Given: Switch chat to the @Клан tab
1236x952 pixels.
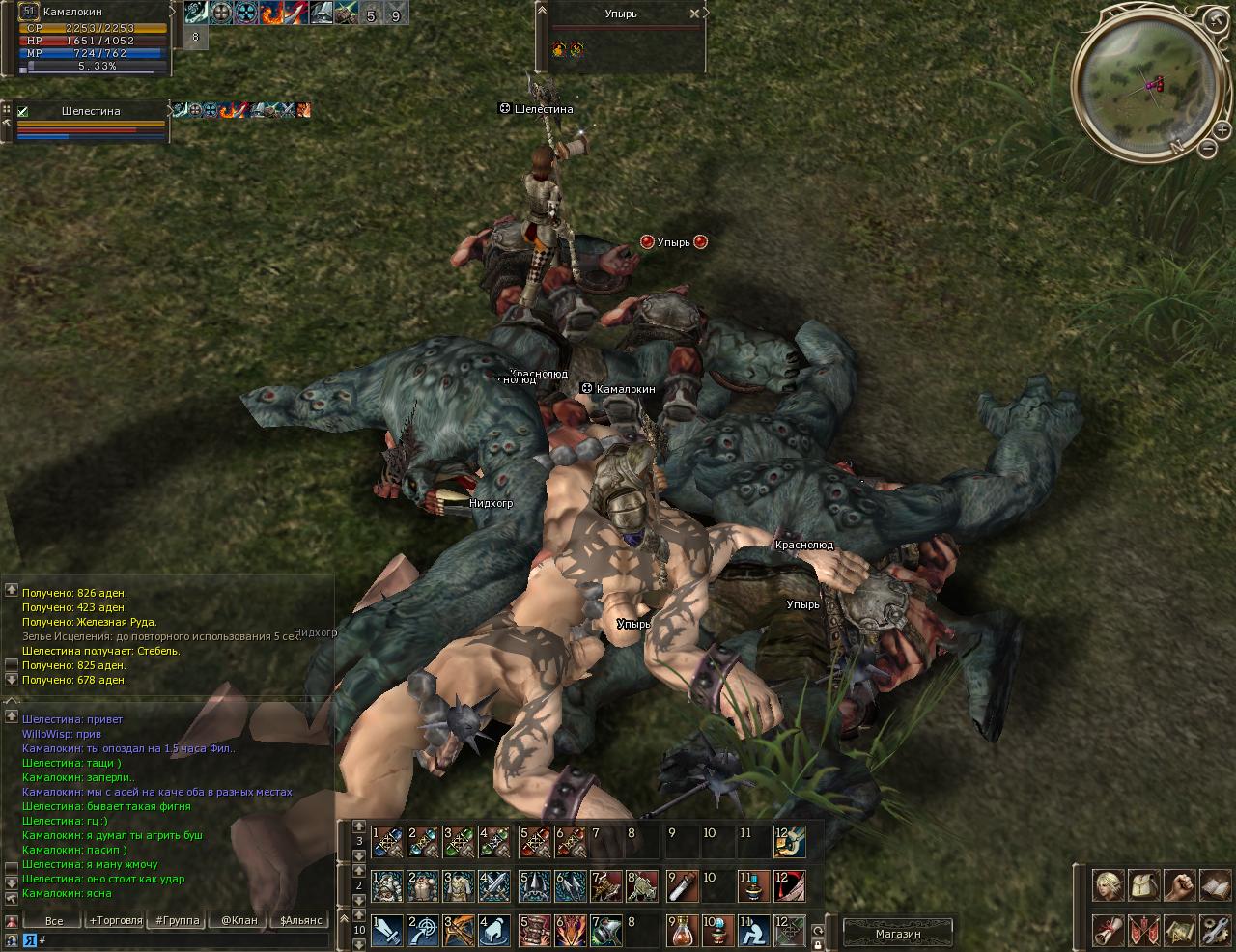Looking at the screenshot, I should [239, 921].
